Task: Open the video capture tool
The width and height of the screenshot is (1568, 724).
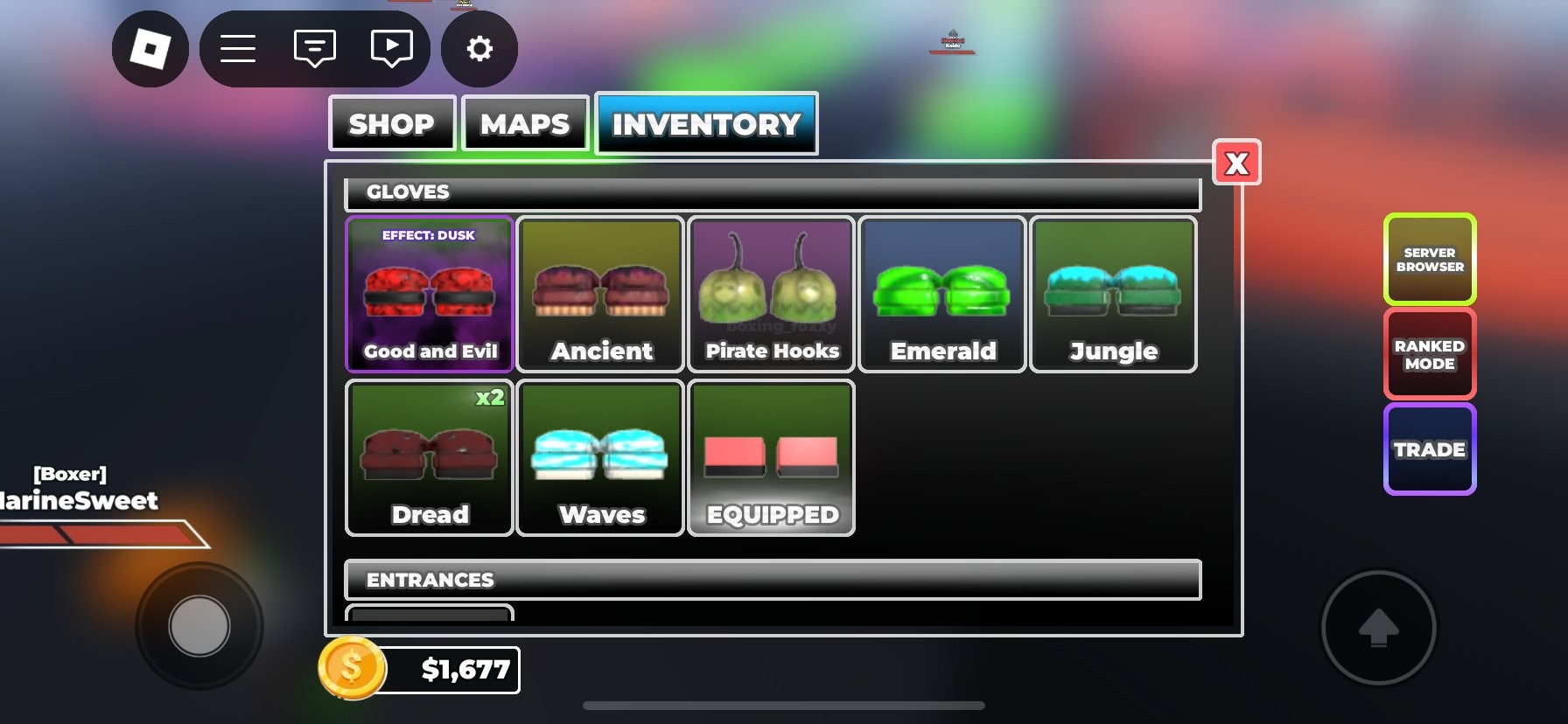Action: point(391,48)
